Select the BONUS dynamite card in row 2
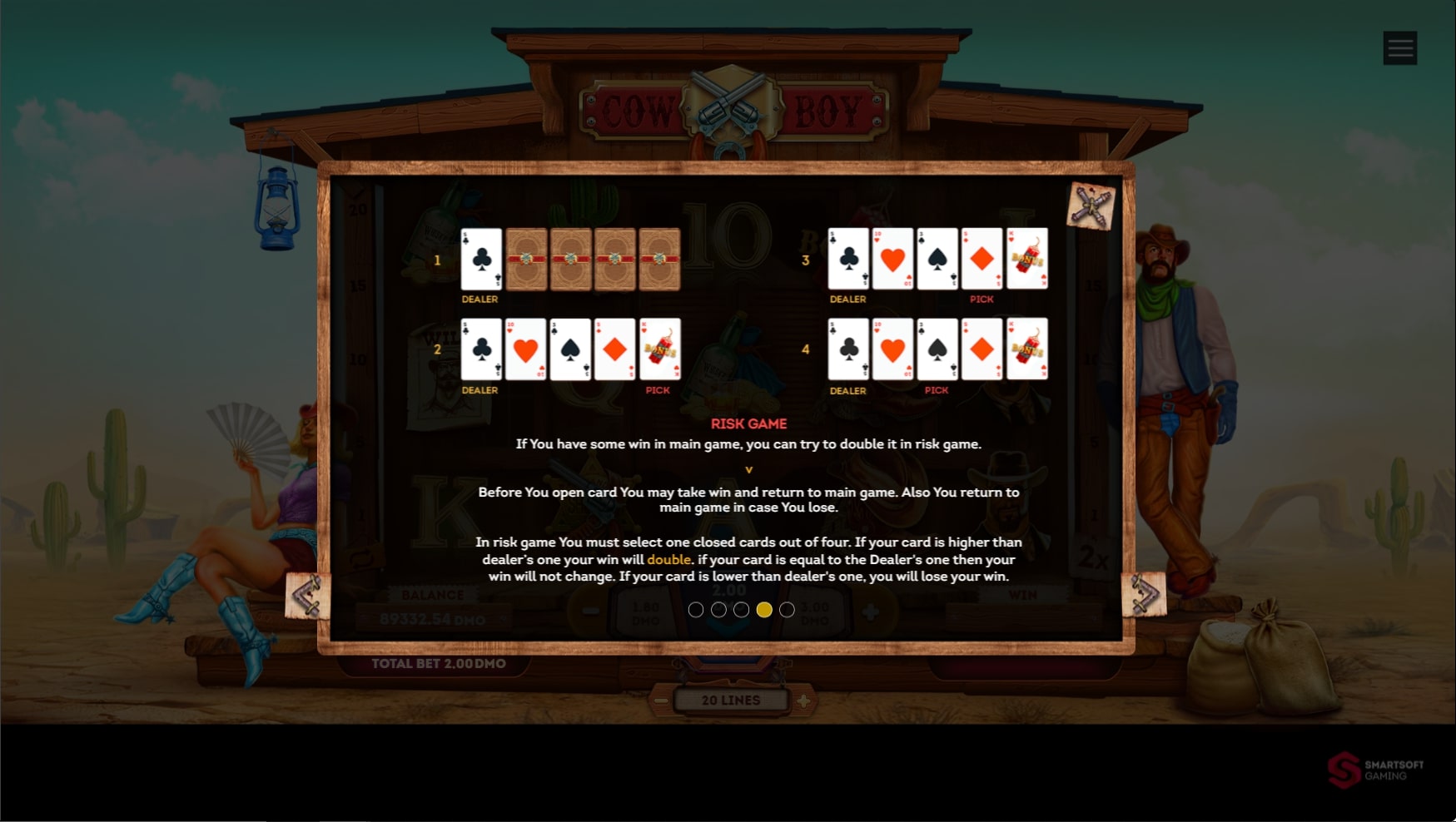 658,349
